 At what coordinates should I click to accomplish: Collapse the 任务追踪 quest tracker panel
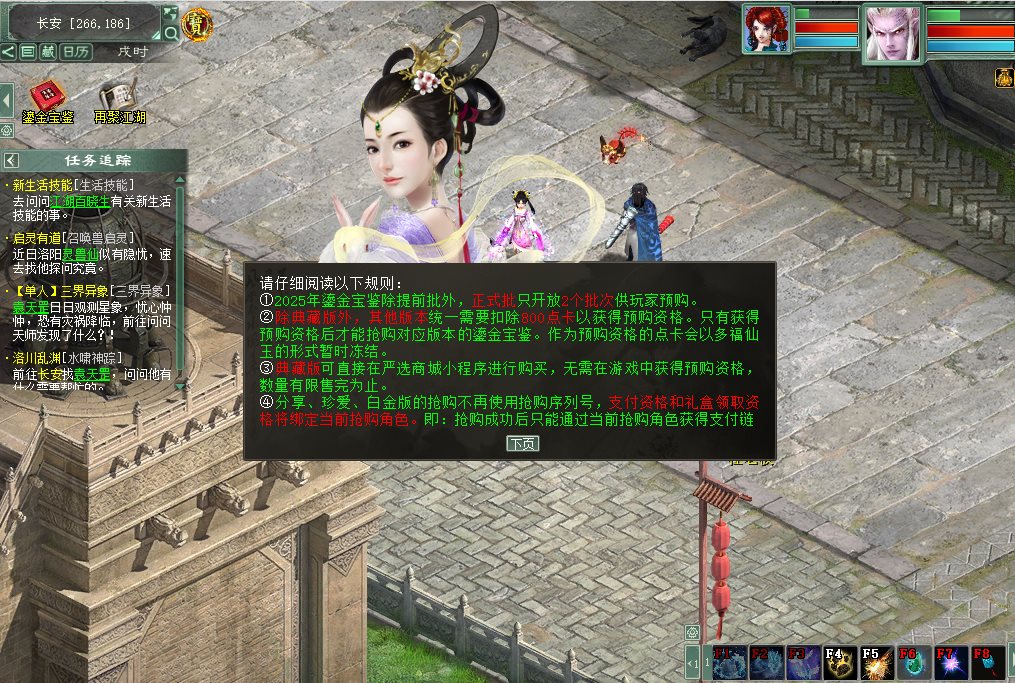point(12,160)
